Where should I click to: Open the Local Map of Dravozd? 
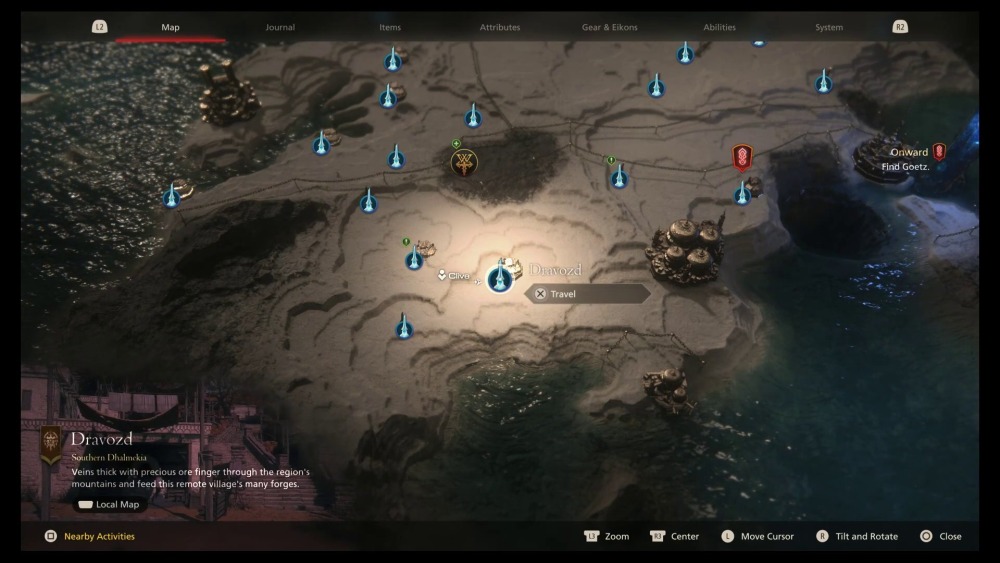[x=109, y=504]
